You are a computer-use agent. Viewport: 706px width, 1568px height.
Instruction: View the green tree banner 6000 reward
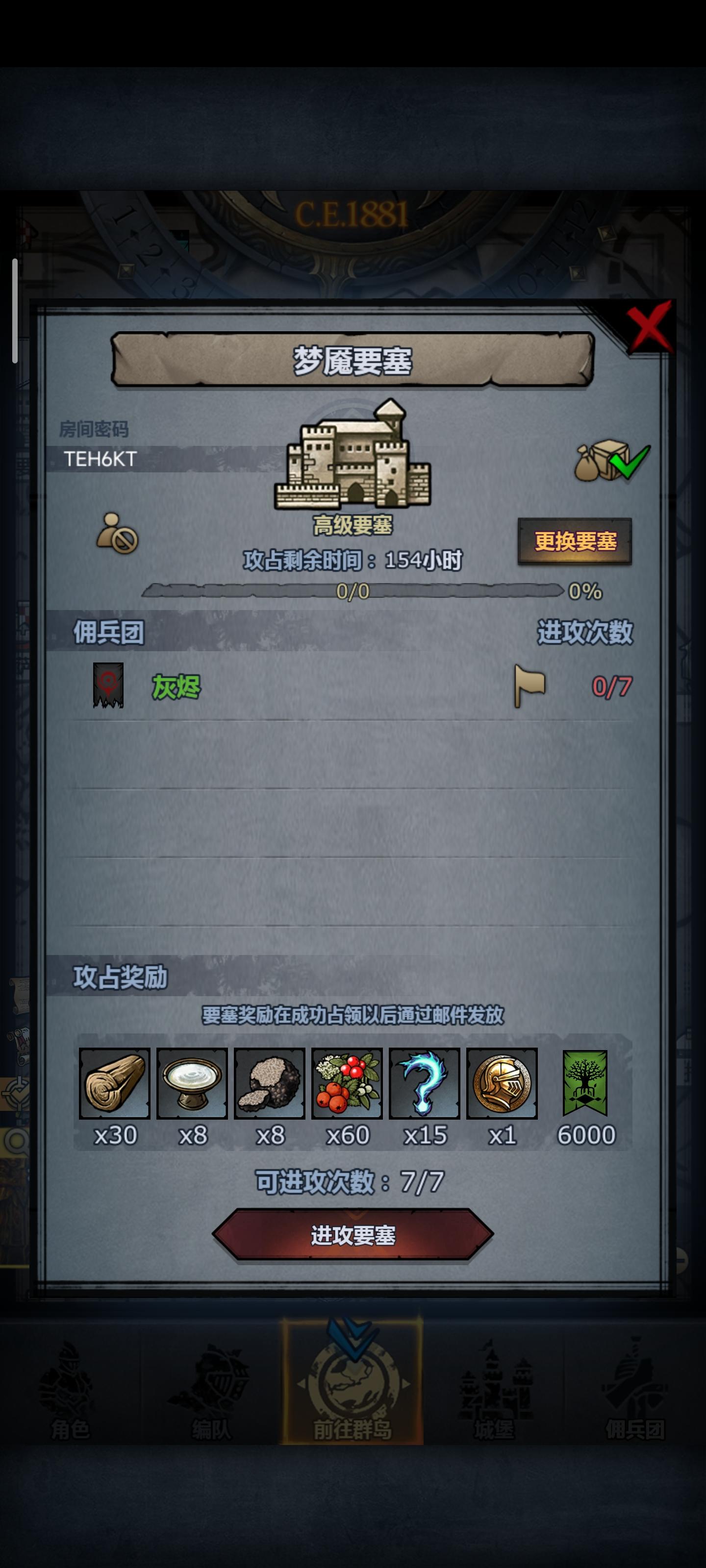click(584, 1084)
